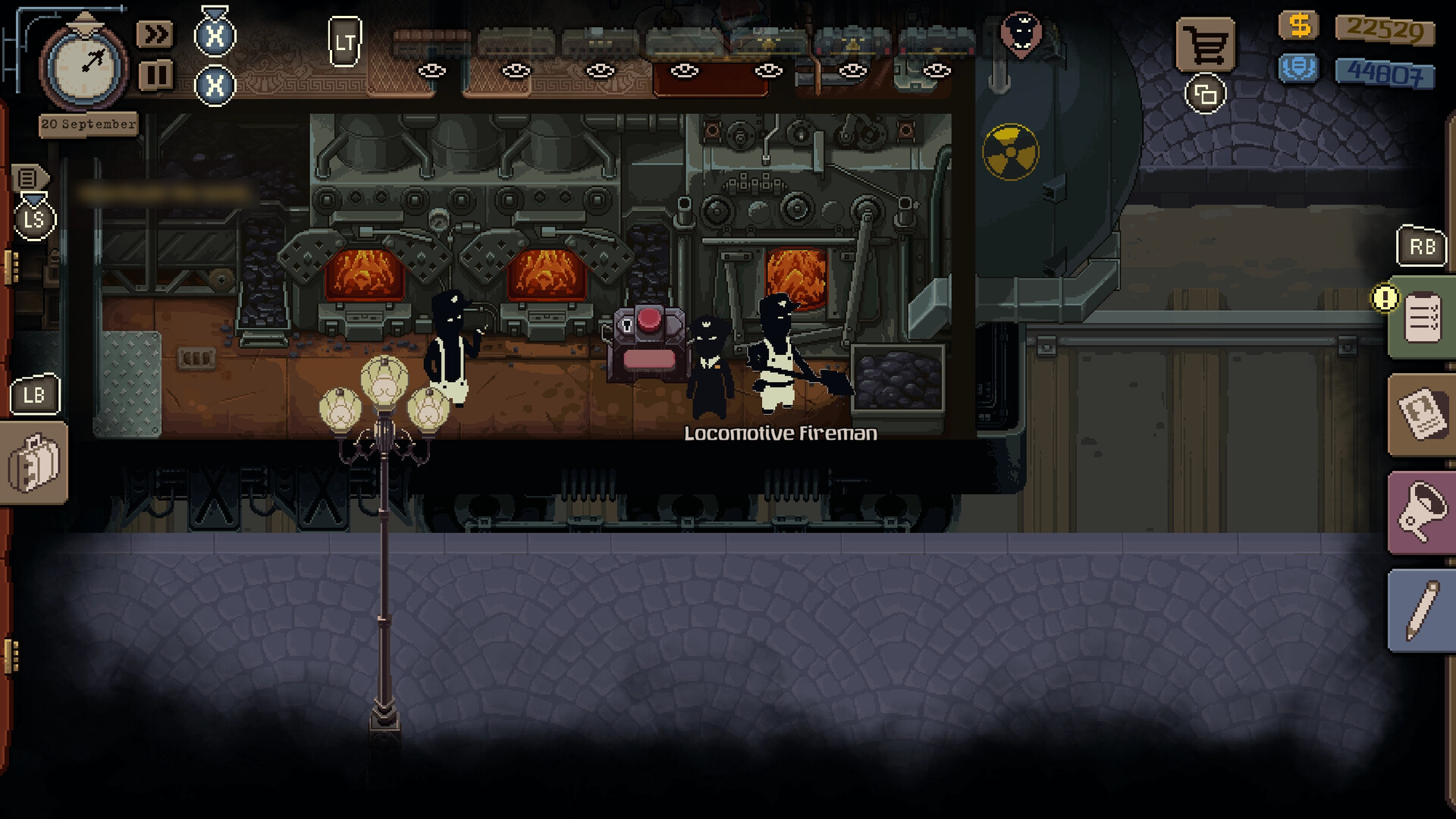
Task: Pause the game with the pause button
Action: pos(155,75)
